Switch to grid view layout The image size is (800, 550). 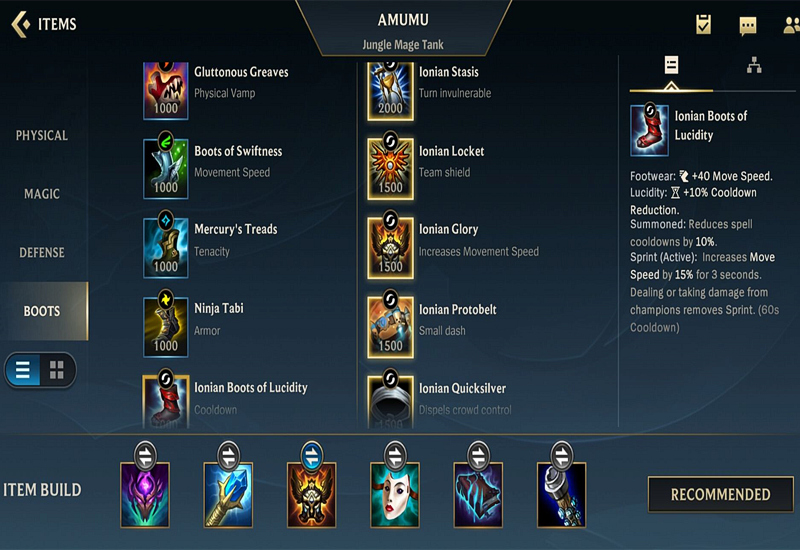click(x=57, y=370)
